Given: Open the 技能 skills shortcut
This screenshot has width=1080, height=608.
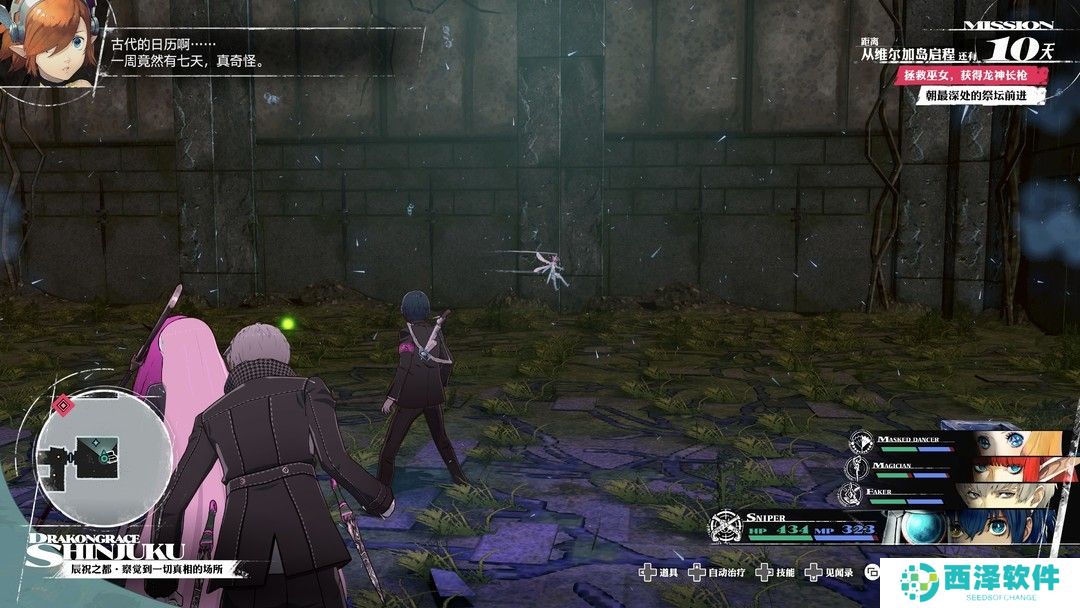Looking at the screenshot, I should point(776,573).
